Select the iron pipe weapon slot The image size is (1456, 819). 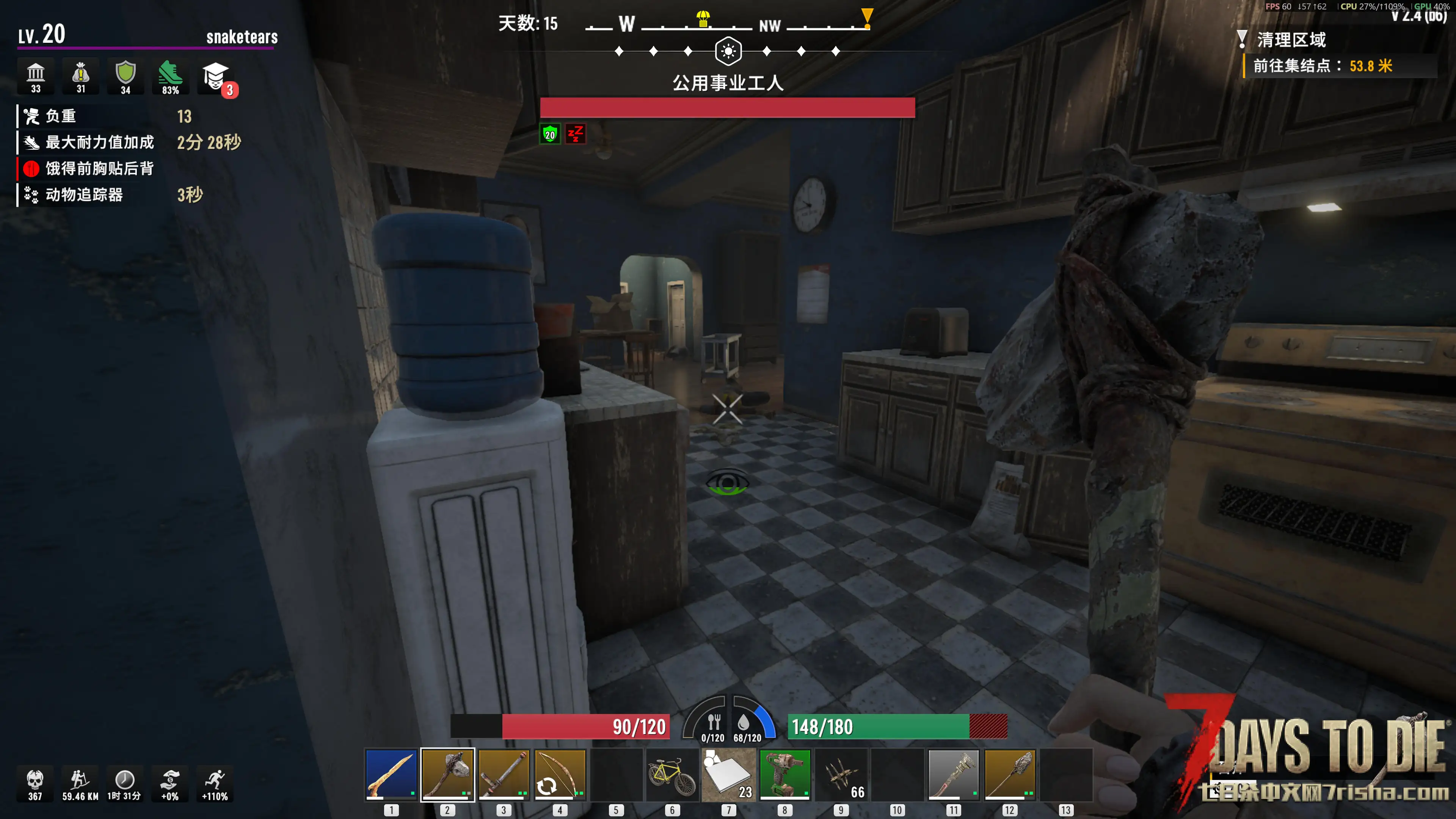point(503,774)
